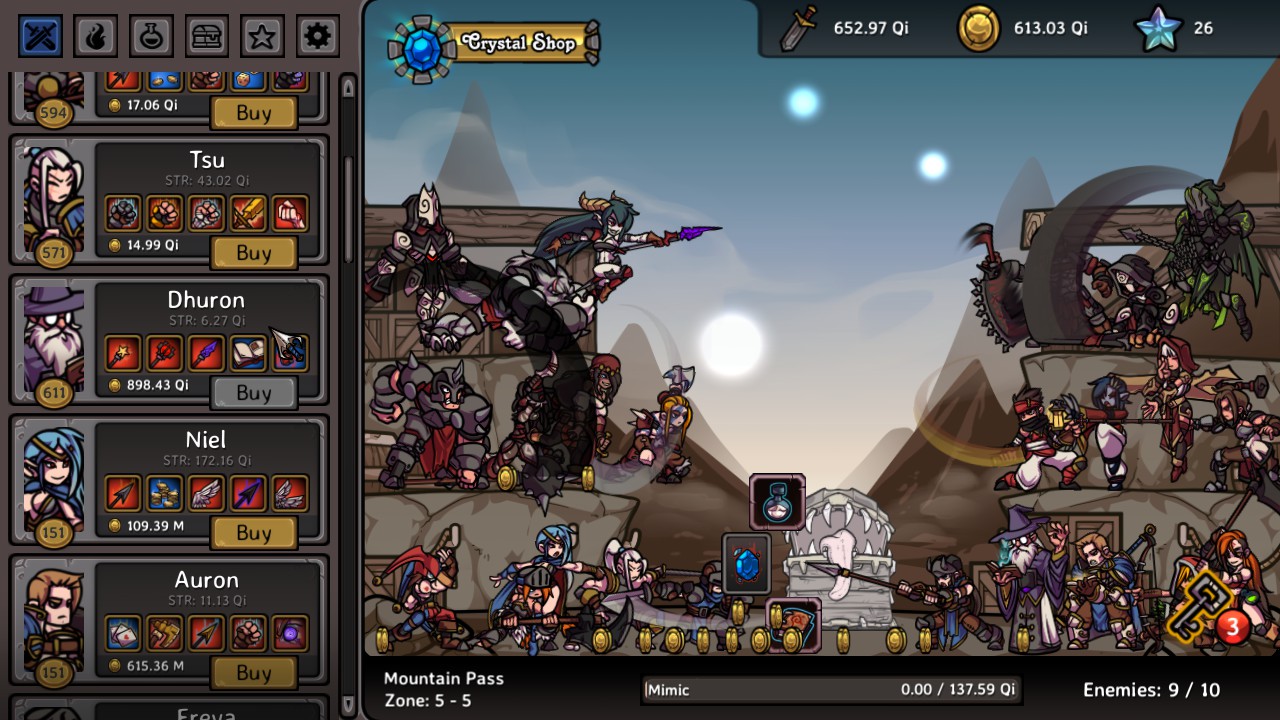Select Dhuron's spellbook upgrade icon

coord(248,353)
